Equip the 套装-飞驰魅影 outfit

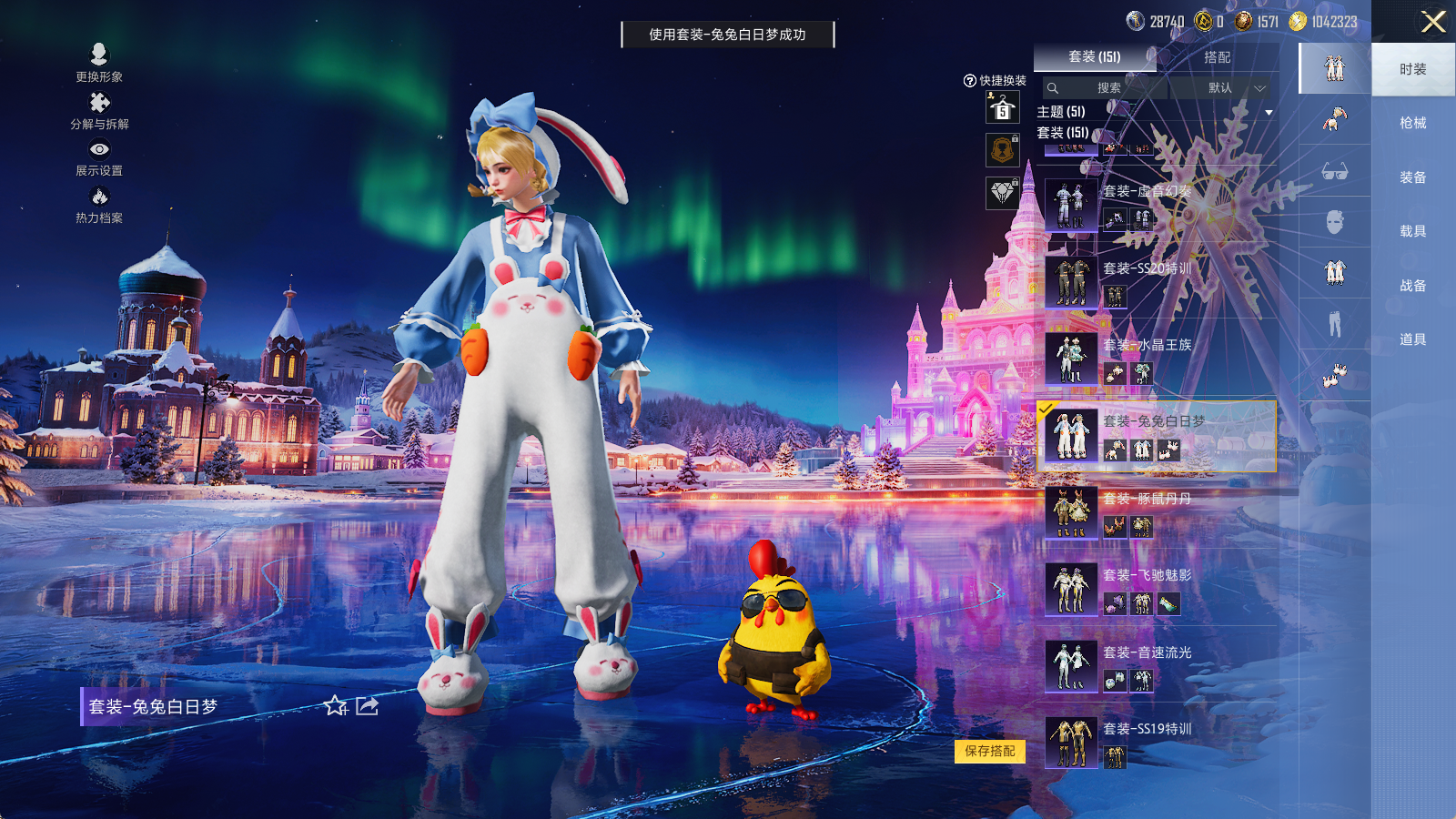(1156, 588)
